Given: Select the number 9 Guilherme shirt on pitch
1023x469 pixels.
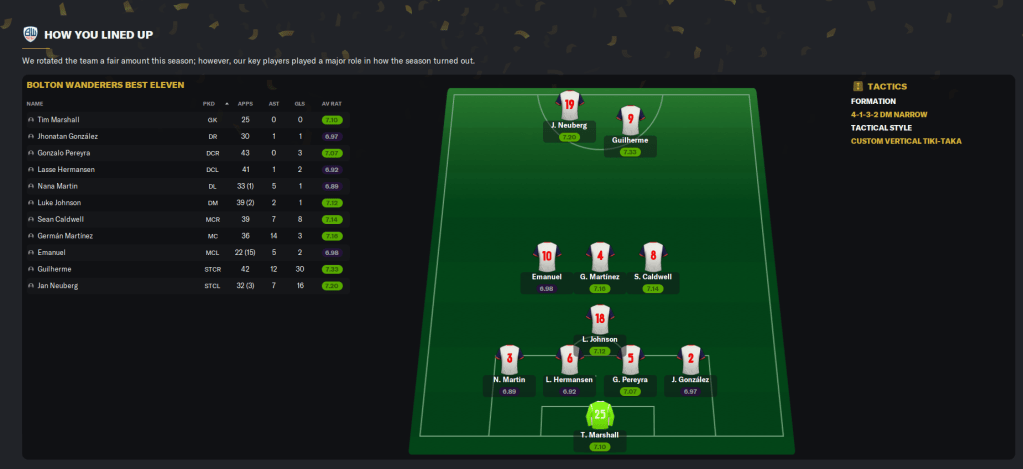Looking at the screenshot, I should tap(630, 120).
